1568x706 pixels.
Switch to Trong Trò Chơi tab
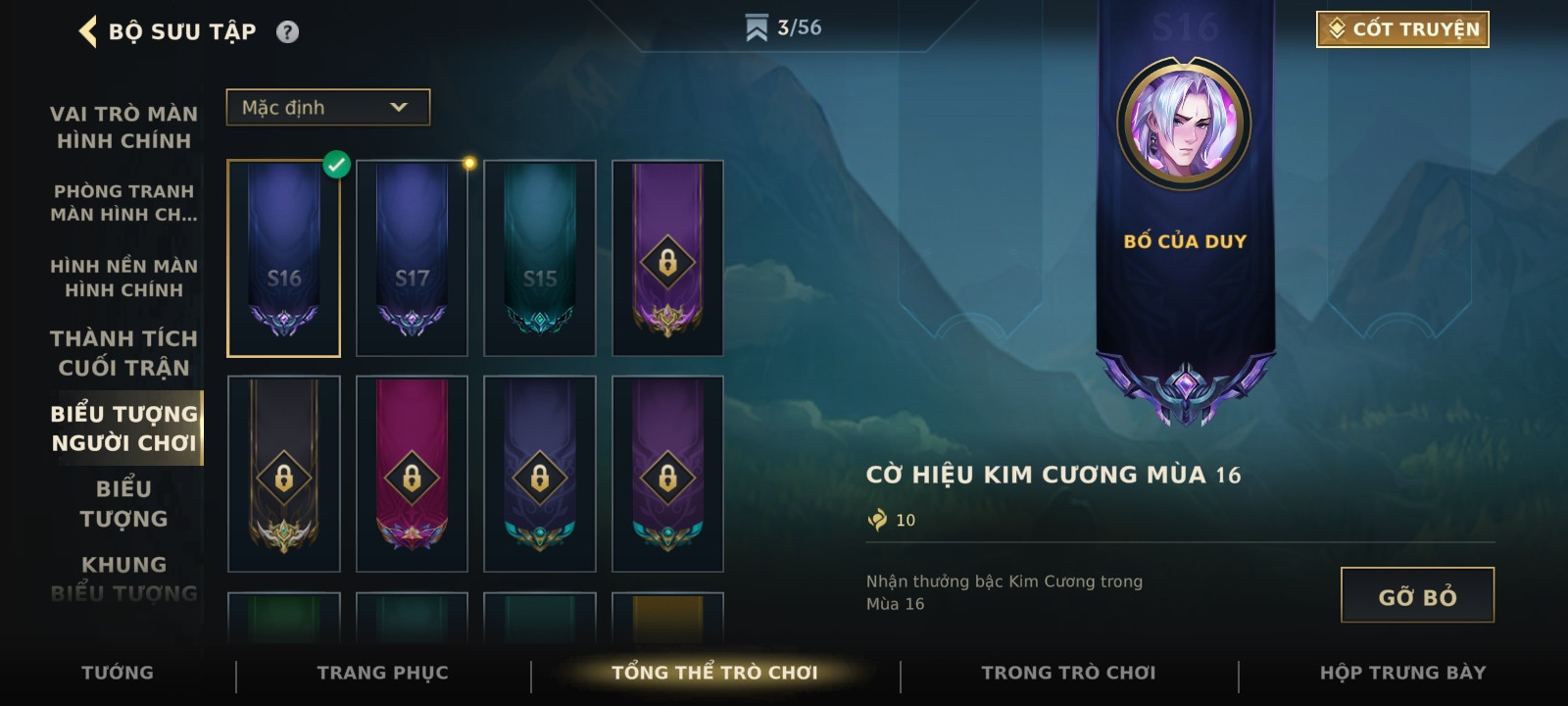(x=1069, y=673)
